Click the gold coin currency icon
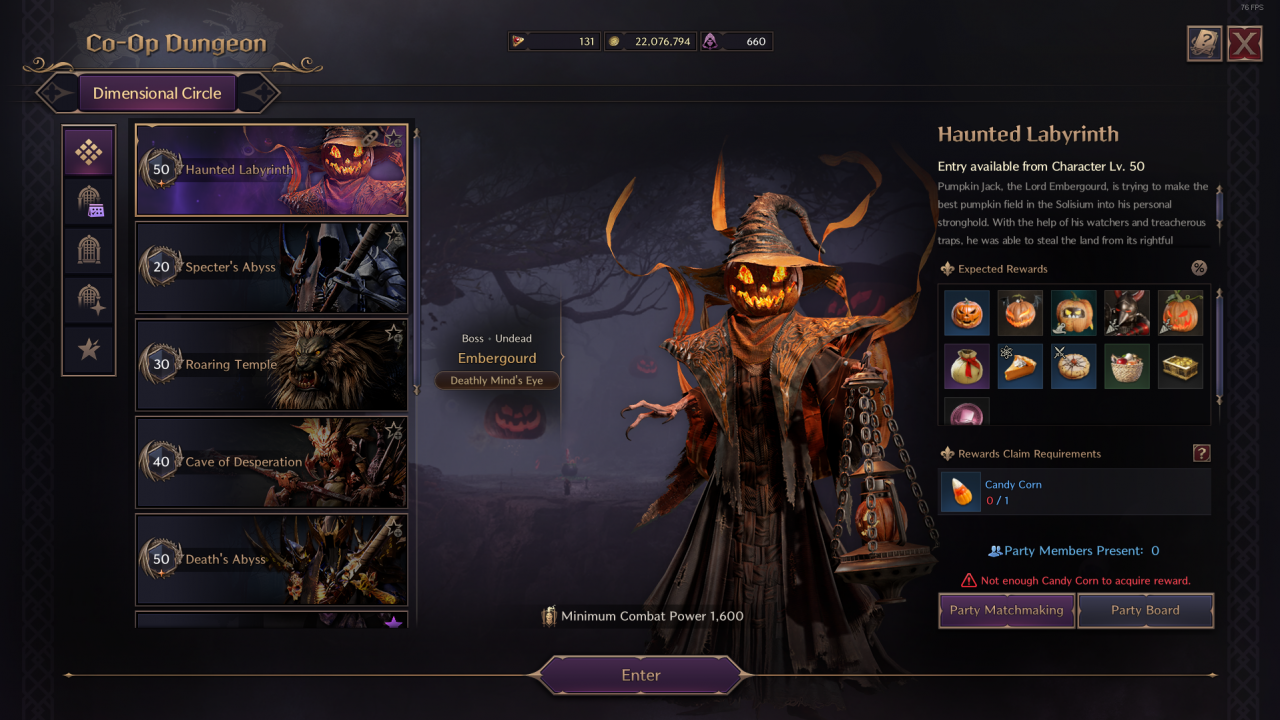 coord(613,41)
